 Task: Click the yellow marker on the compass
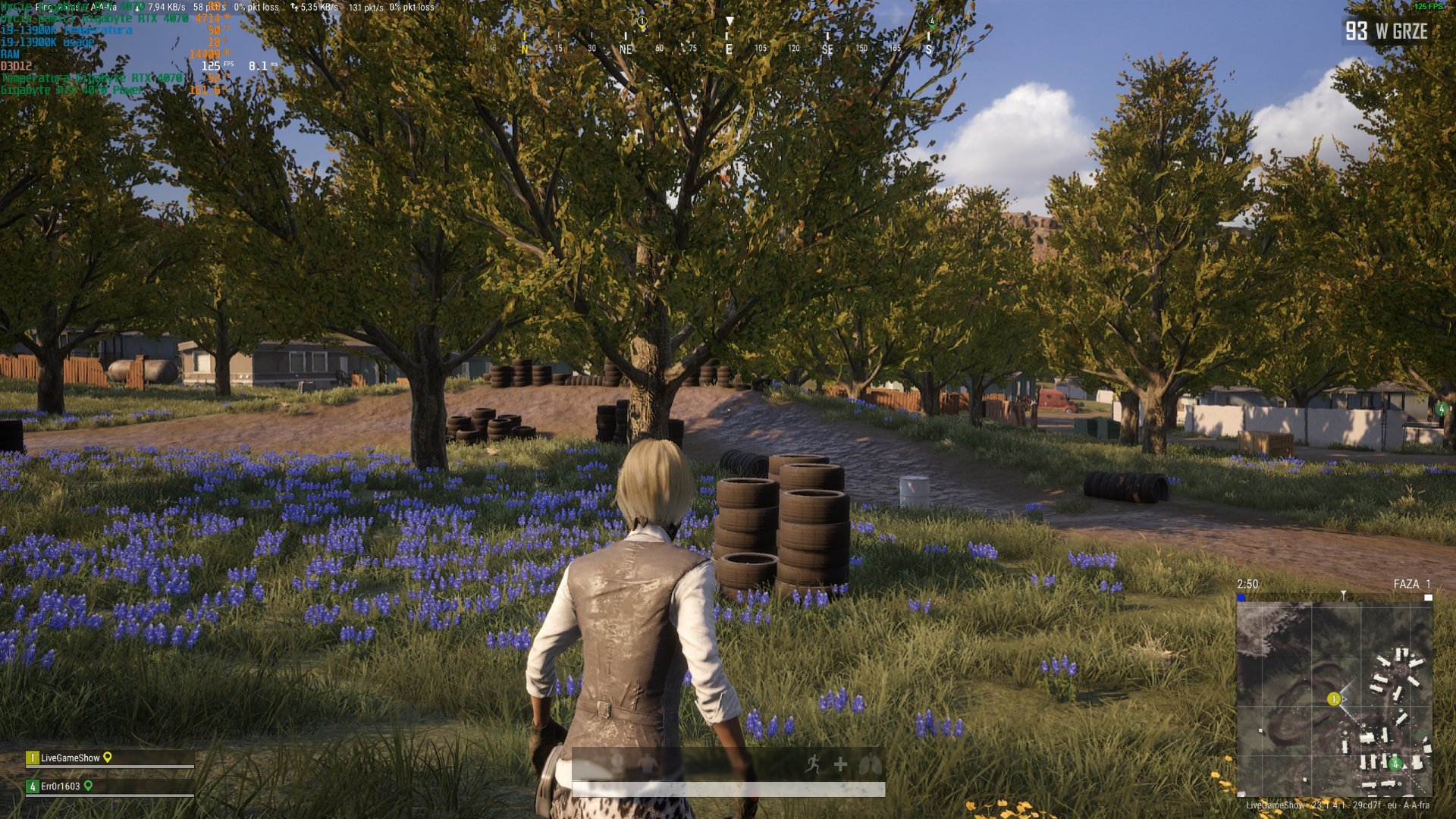pyautogui.click(x=642, y=23)
